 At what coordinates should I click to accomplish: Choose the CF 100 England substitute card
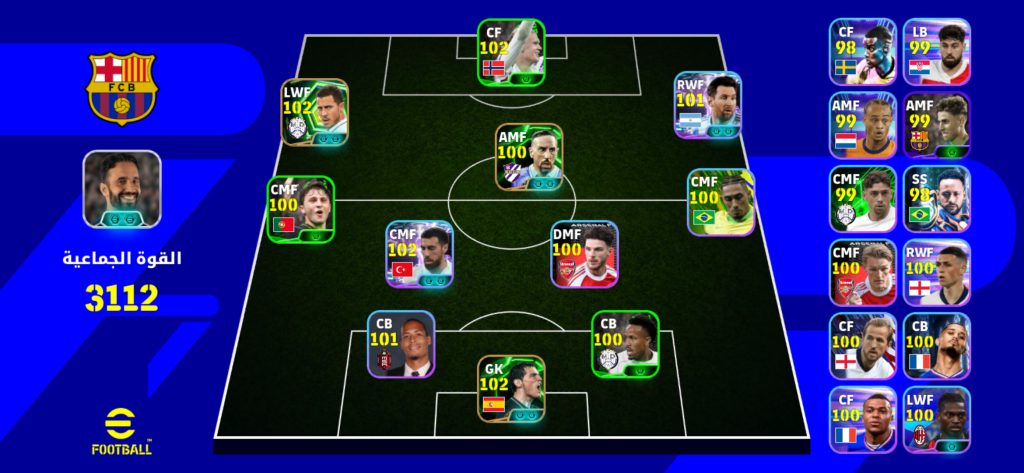pyautogui.click(x=862, y=346)
